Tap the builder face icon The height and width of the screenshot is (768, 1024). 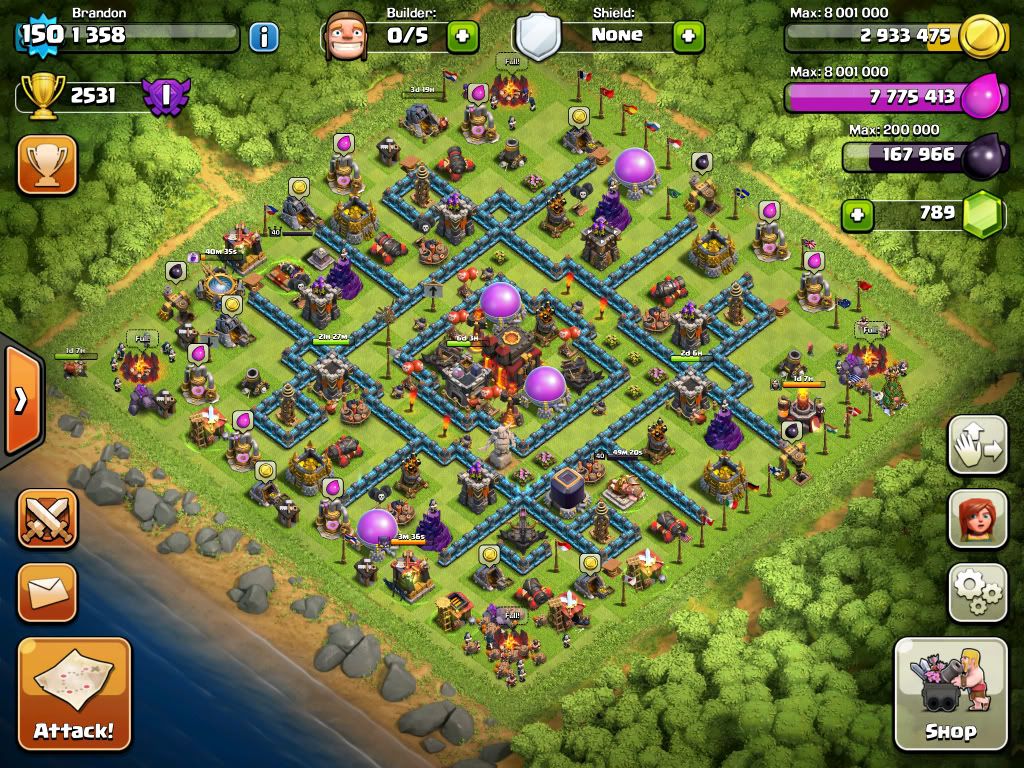point(346,36)
